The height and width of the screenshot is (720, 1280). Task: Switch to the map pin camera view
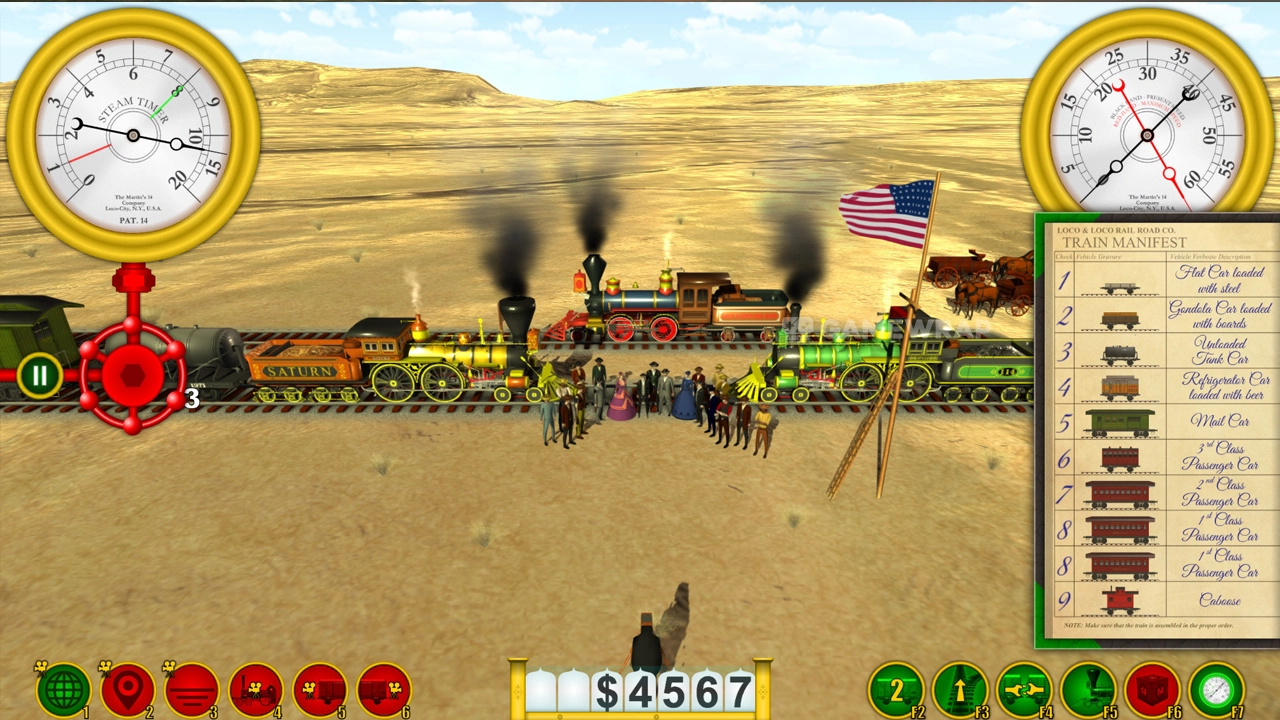click(x=128, y=690)
